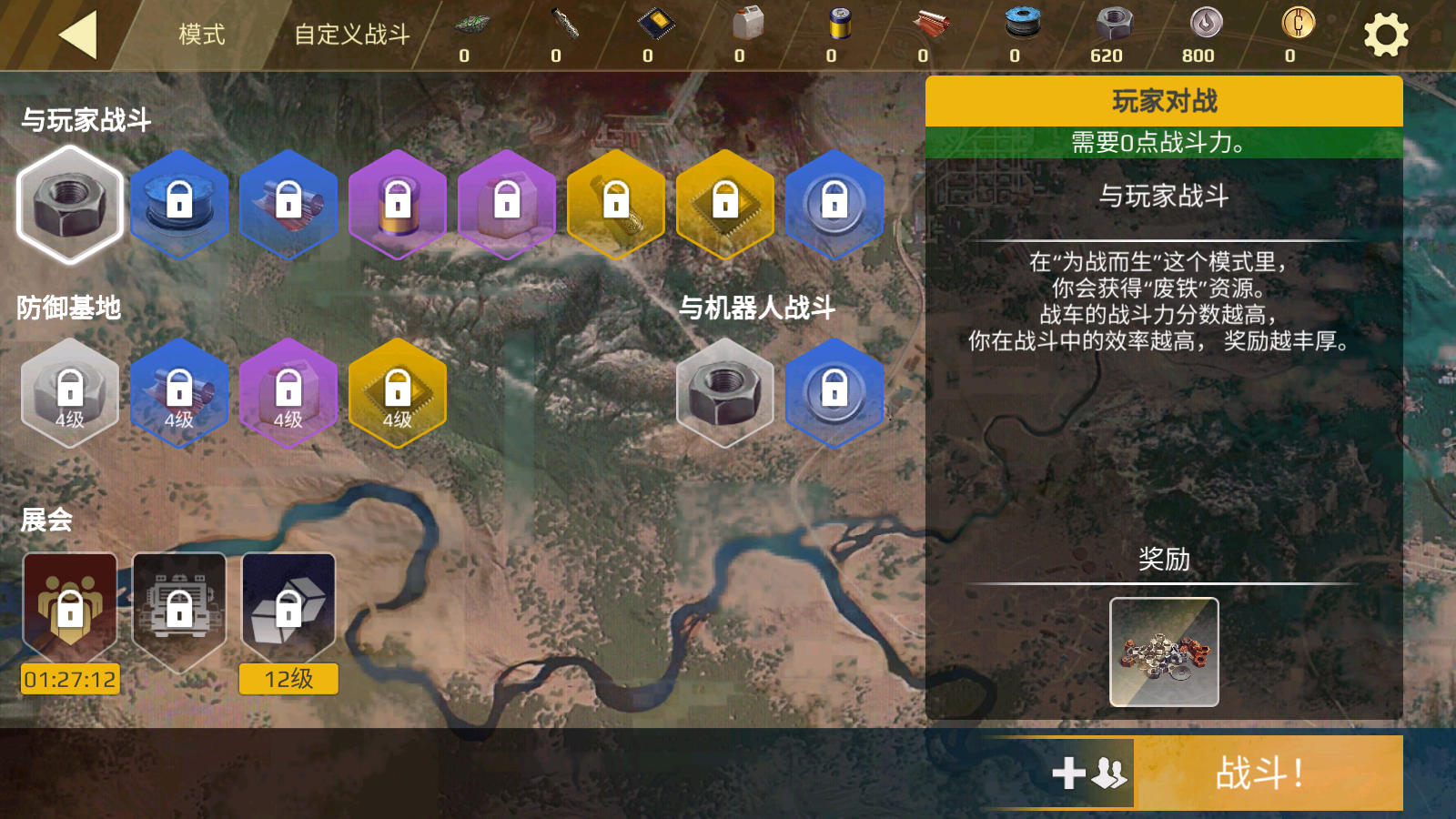The width and height of the screenshot is (1456, 819).
Task: Invite teammates with the plus players button
Action: point(1089,773)
